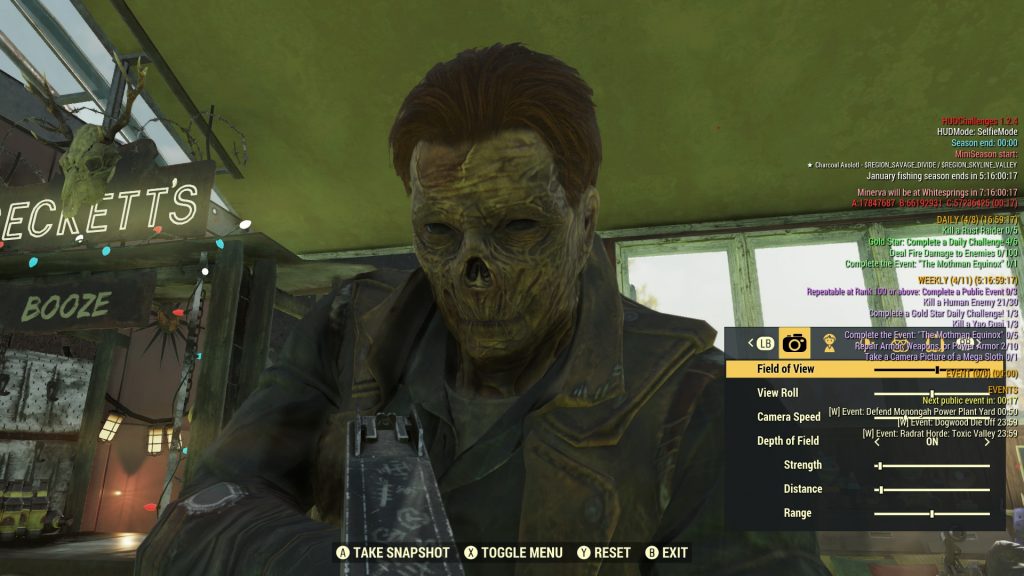Click the right arrow for Depth of Field
The height and width of the screenshot is (576, 1024).
[x=988, y=441]
